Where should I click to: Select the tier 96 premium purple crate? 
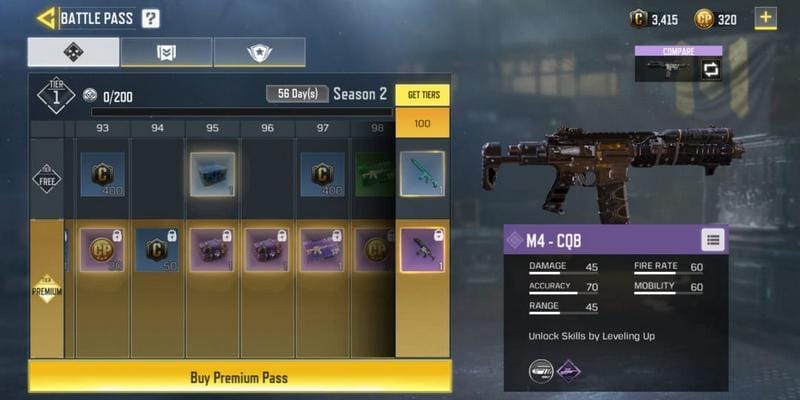click(x=267, y=249)
